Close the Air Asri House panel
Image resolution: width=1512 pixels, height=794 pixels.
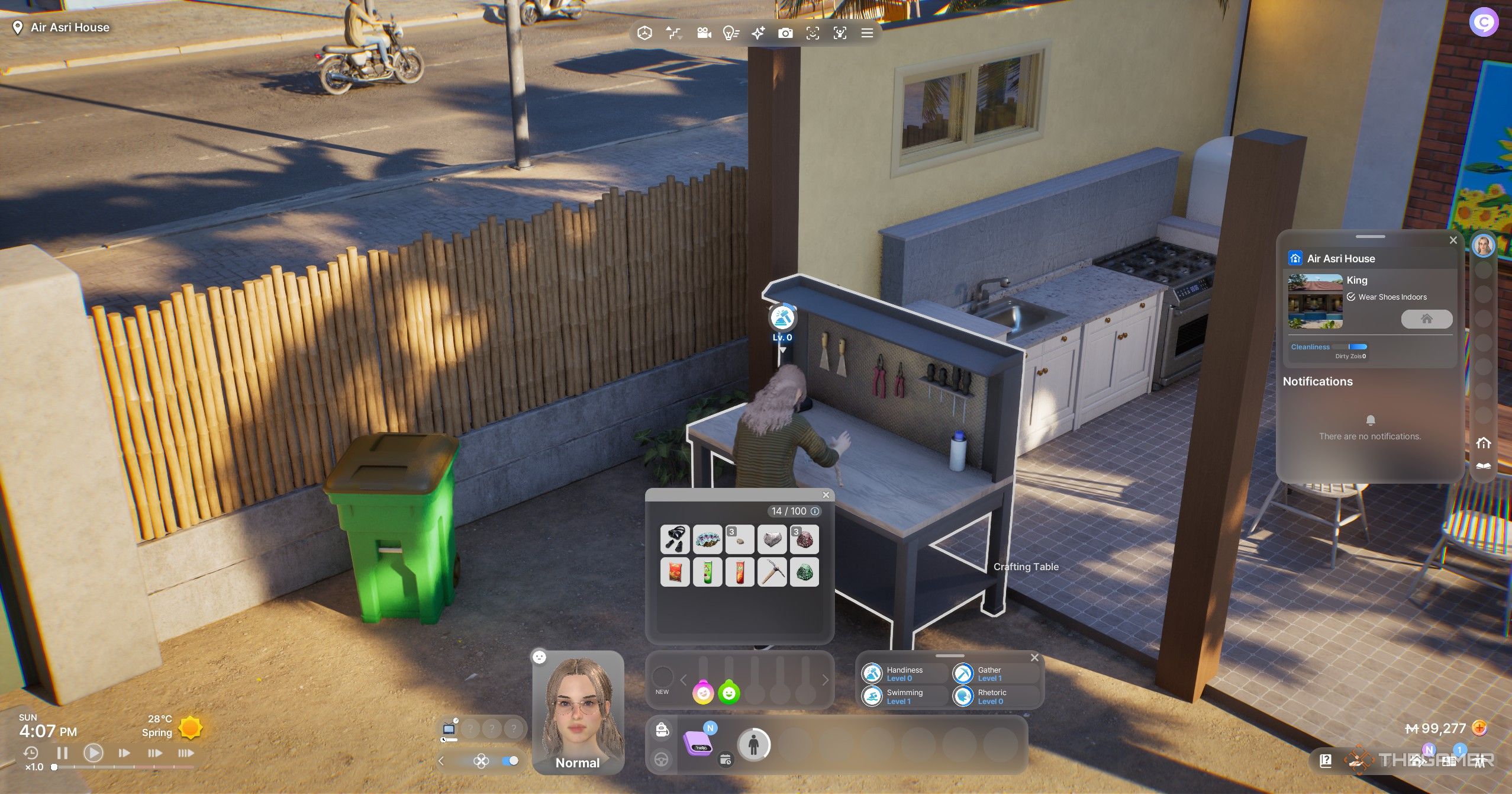point(1453,240)
